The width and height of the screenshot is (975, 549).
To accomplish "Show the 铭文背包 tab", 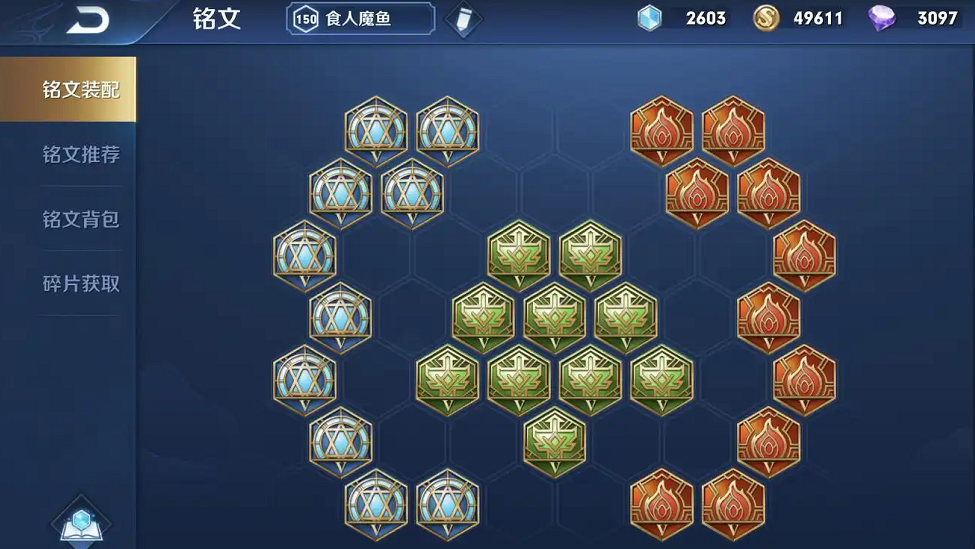I will 80,219.
